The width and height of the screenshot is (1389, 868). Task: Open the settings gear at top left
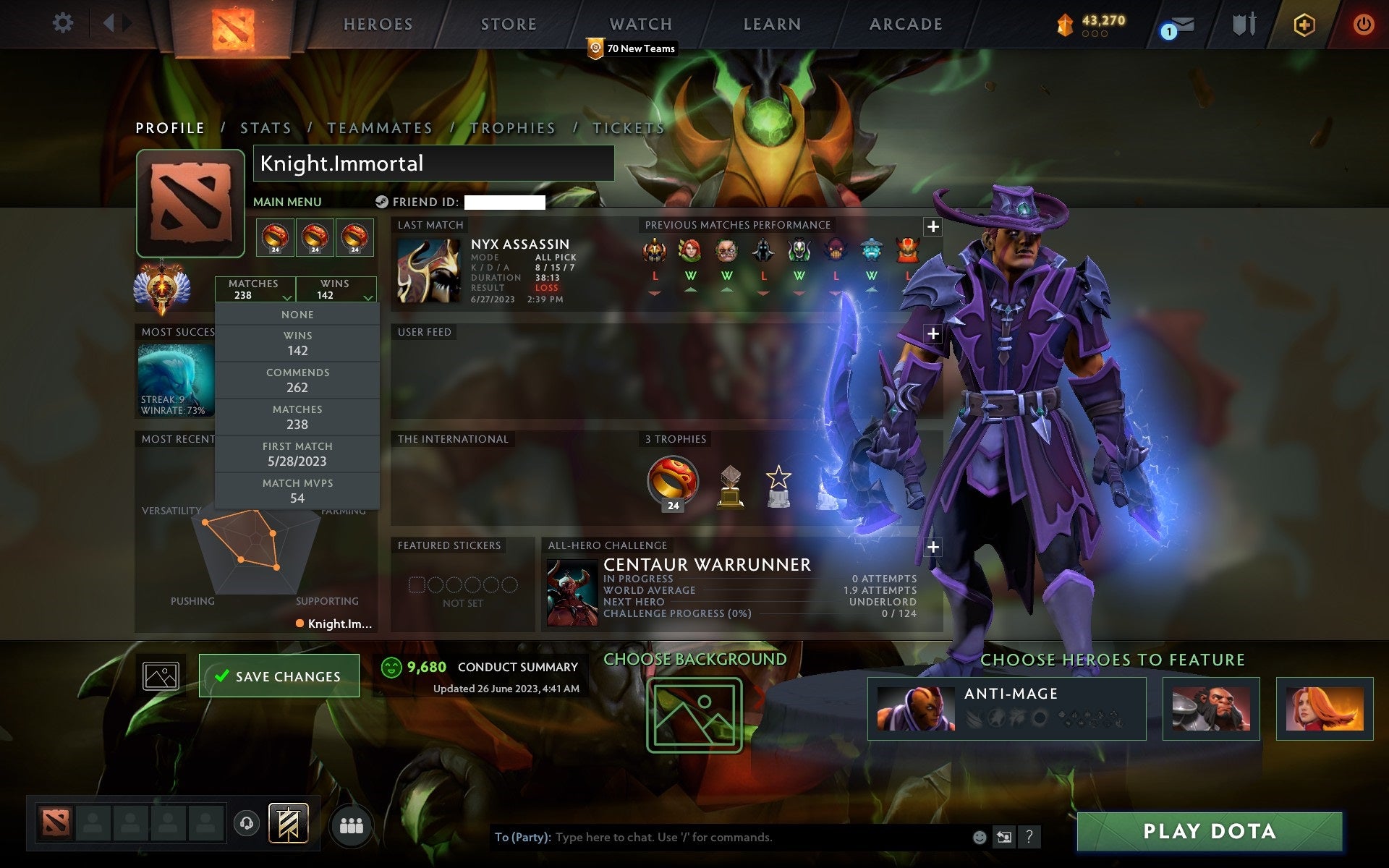coord(64,23)
